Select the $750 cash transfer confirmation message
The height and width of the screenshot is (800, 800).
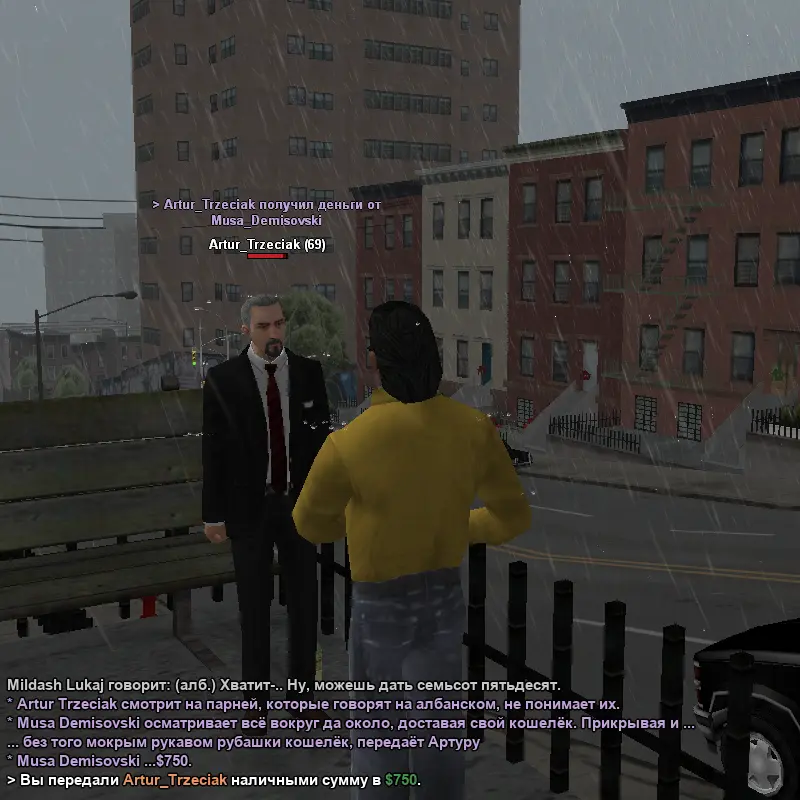[214, 779]
